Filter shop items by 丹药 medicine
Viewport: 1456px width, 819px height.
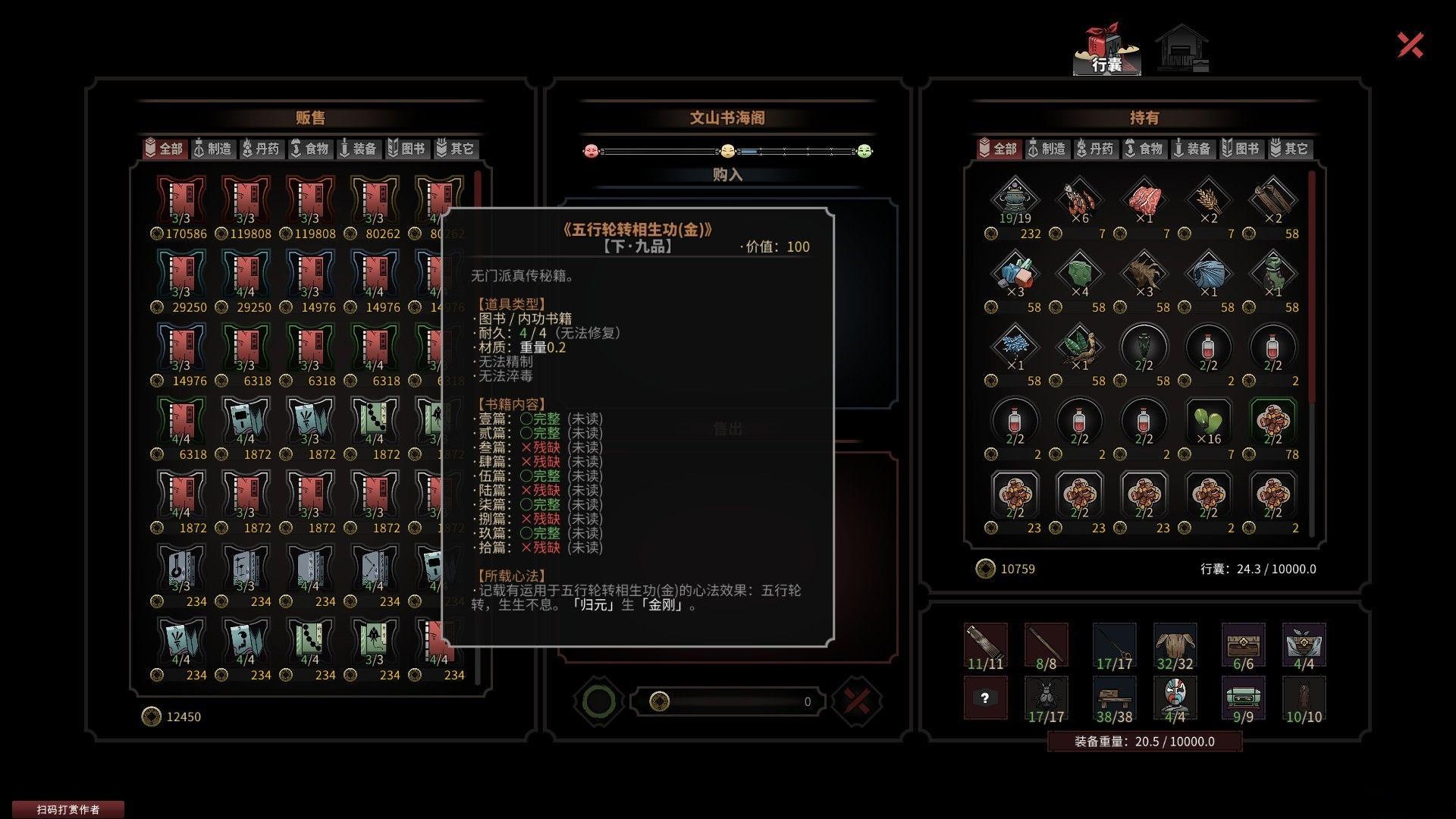click(x=261, y=149)
